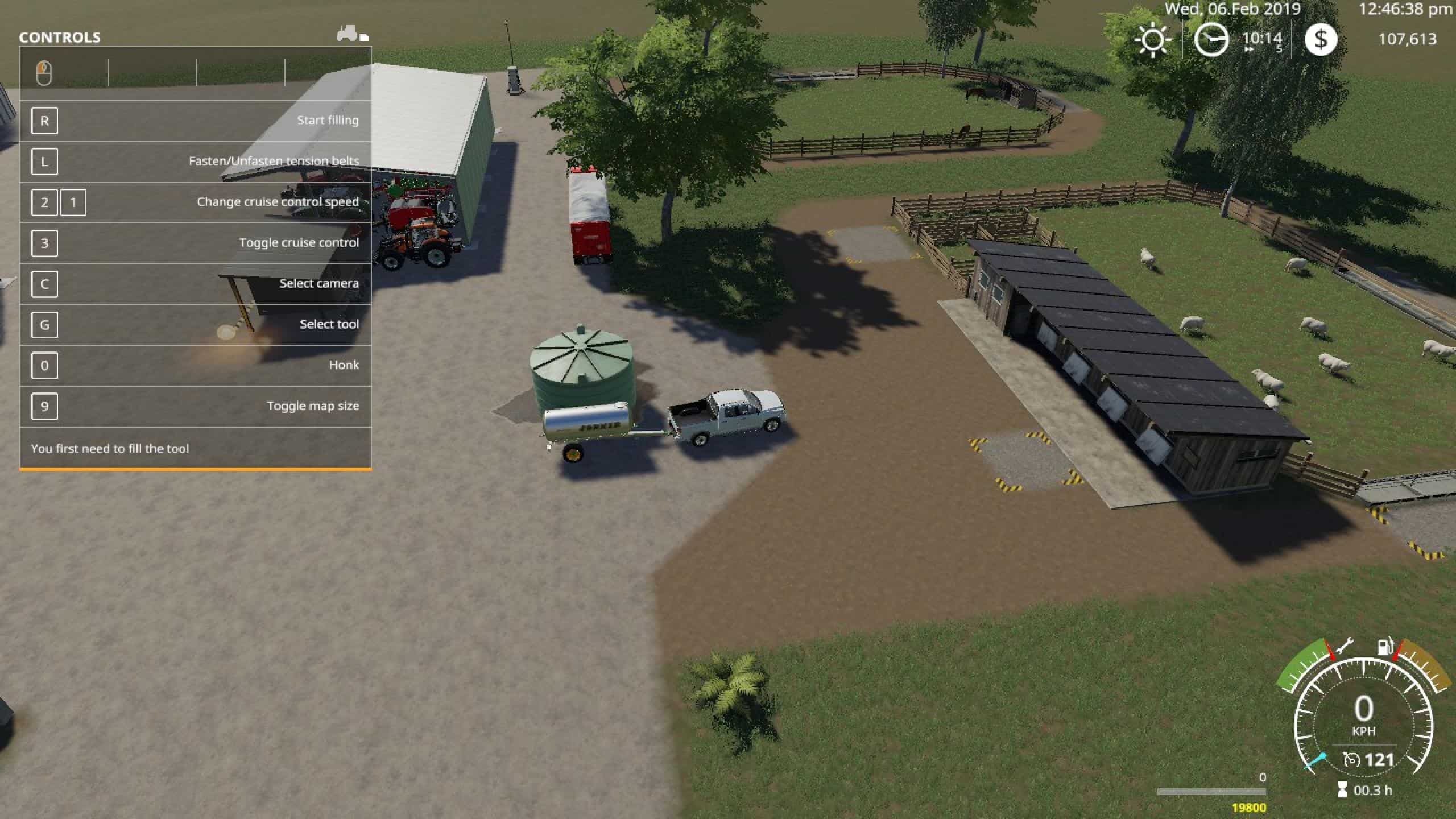This screenshot has height=819, width=1456.
Task: Click the fuel pump gauge icon
Action: point(1384,647)
